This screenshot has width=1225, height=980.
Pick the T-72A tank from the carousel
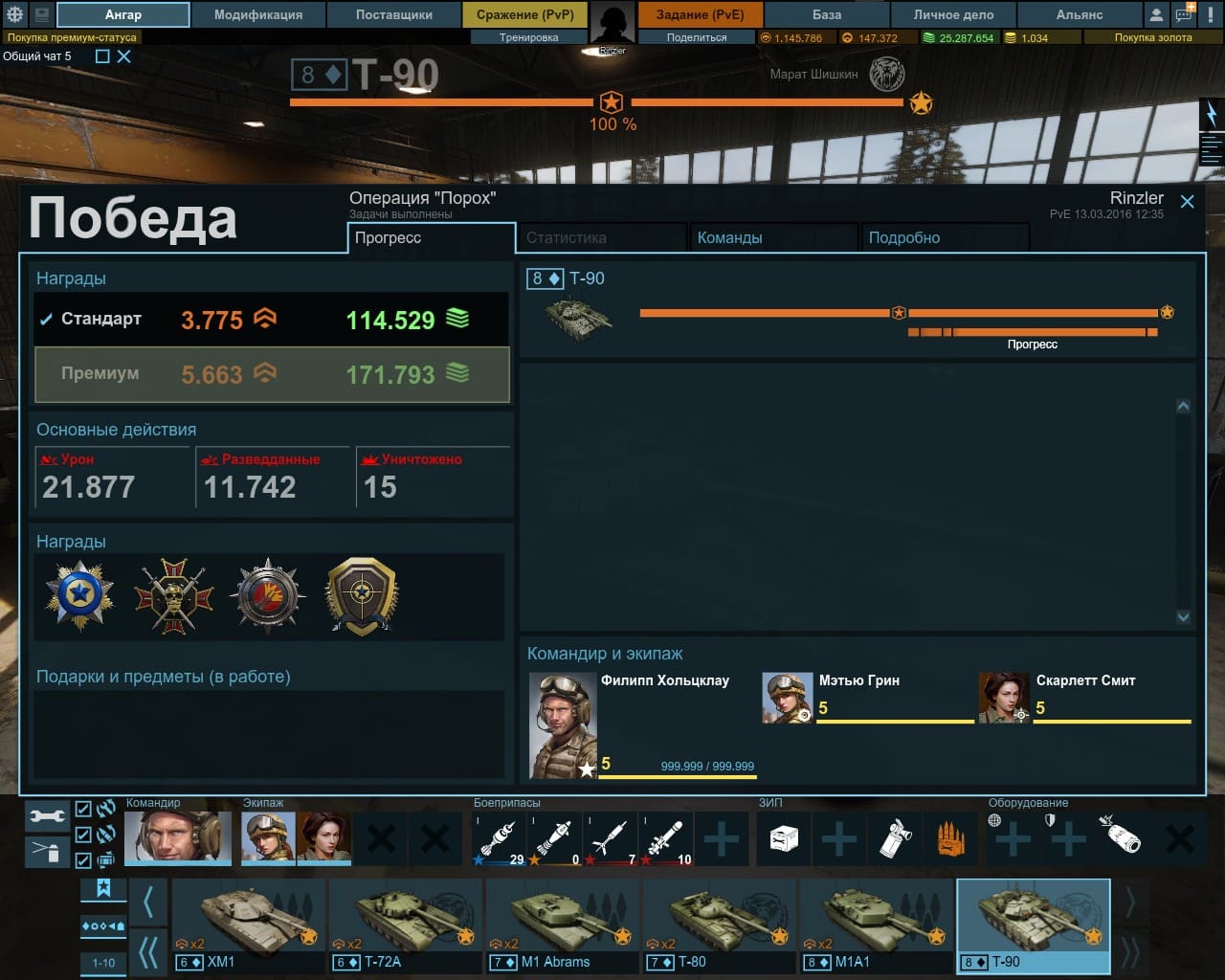click(405, 924)
